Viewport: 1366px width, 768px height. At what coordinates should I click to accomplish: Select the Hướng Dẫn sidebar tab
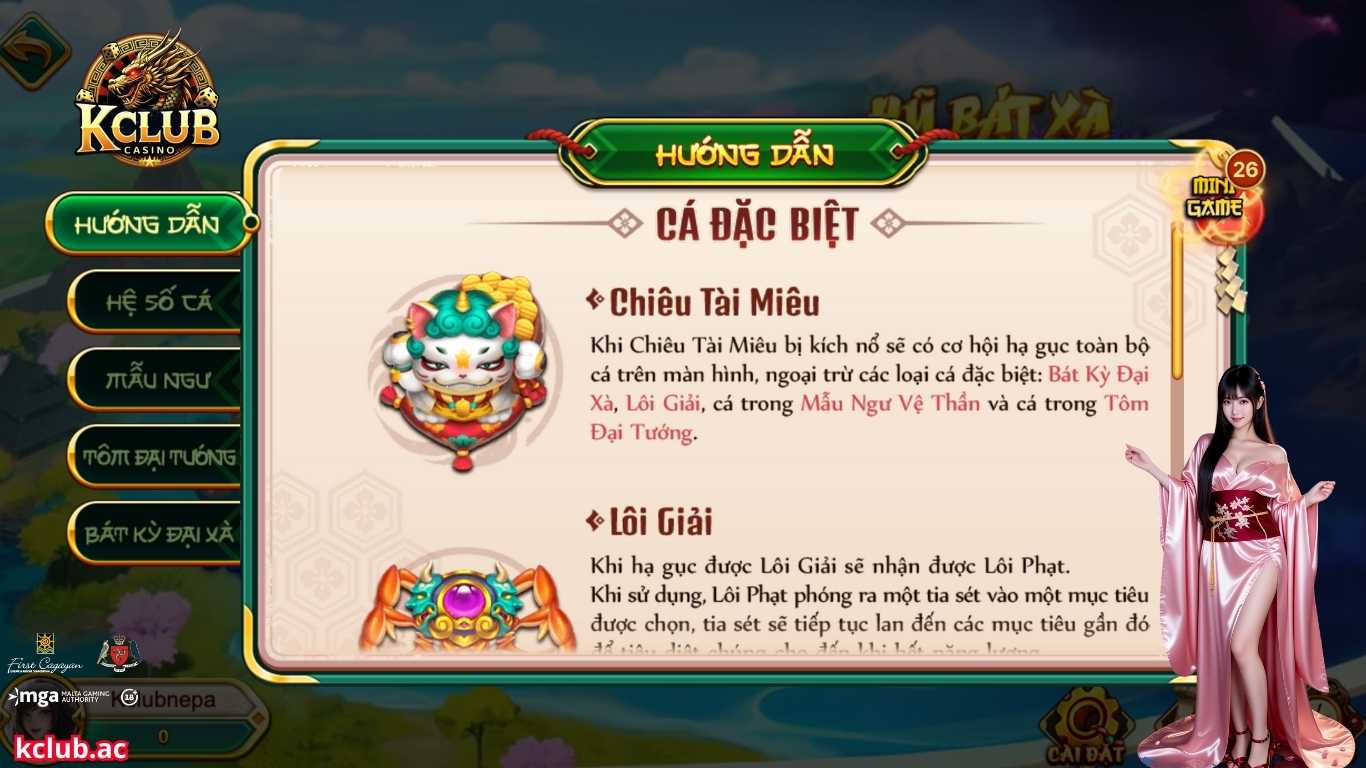pos(148,223)
